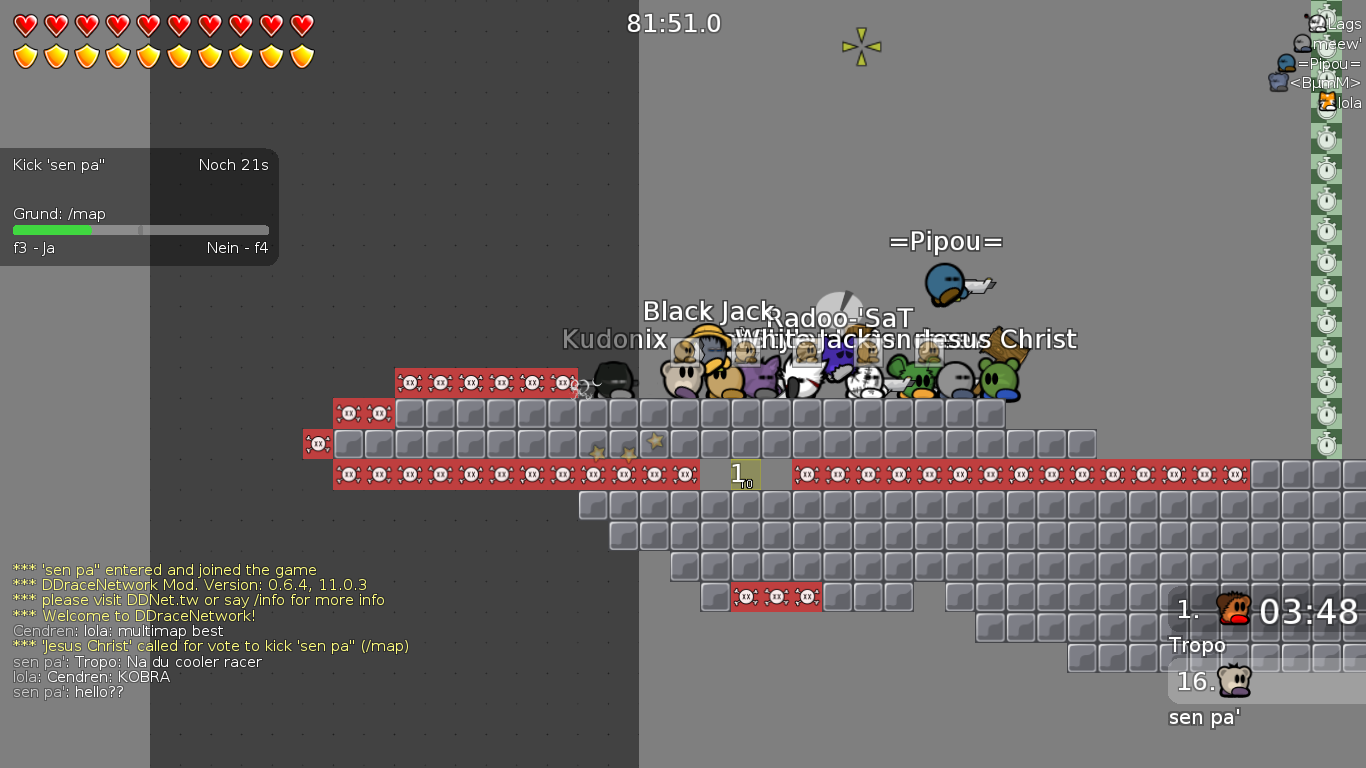Screen dimensions: 1366x768
Task: Expand the sen pa' scoreboard entry
Action: (1203, 717)
